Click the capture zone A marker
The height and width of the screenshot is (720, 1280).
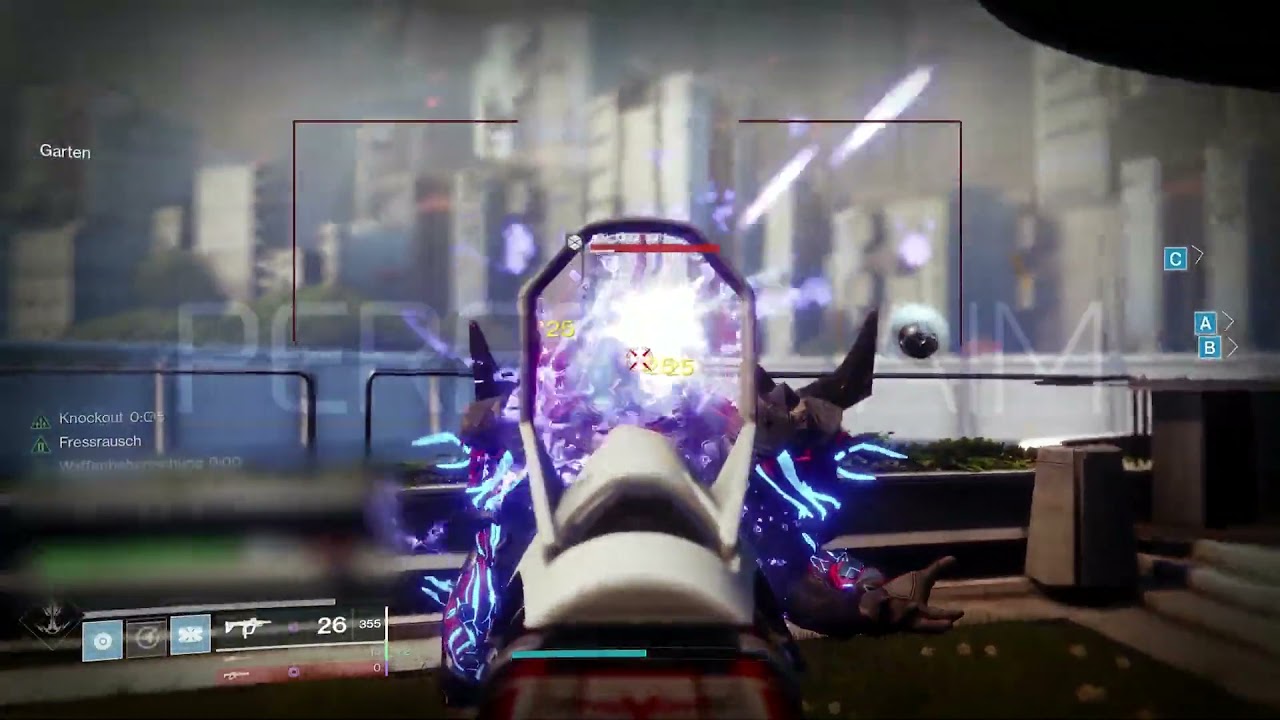(1205, 323)
